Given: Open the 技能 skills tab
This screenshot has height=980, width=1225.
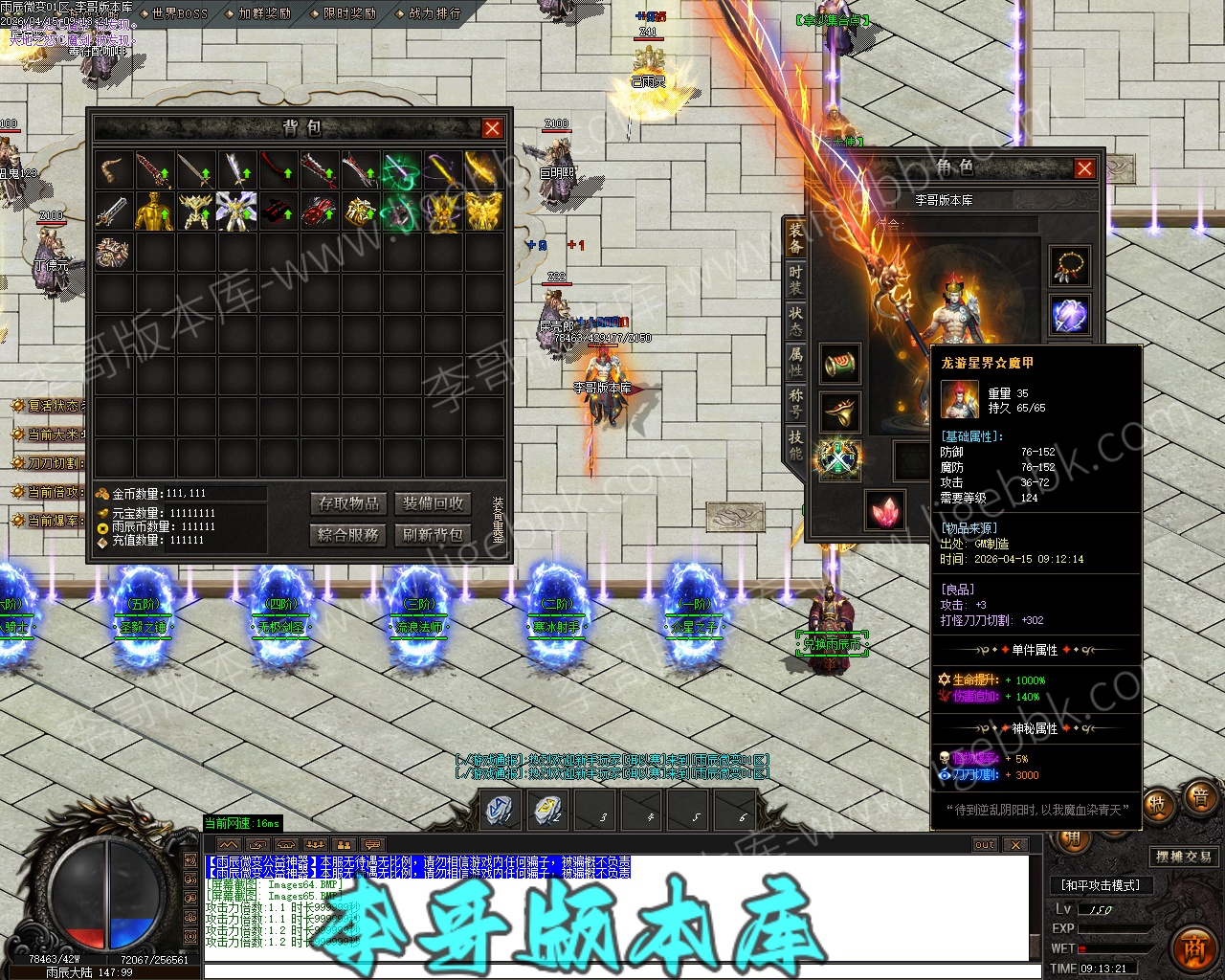Looking at the screenshot, I should coord(795,444).
